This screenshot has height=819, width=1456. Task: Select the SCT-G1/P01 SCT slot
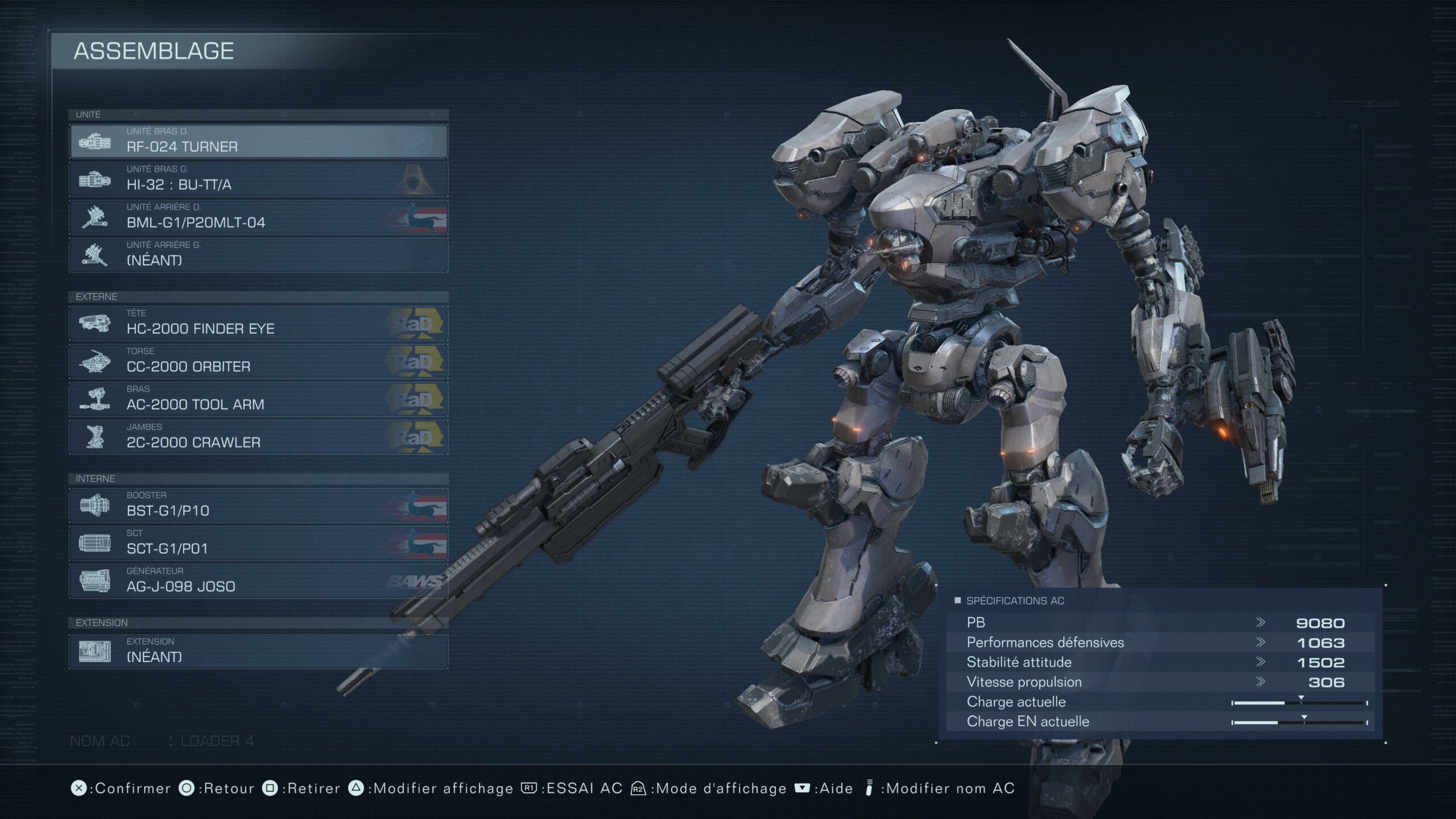pyautogui.click(x=259, y=543)
